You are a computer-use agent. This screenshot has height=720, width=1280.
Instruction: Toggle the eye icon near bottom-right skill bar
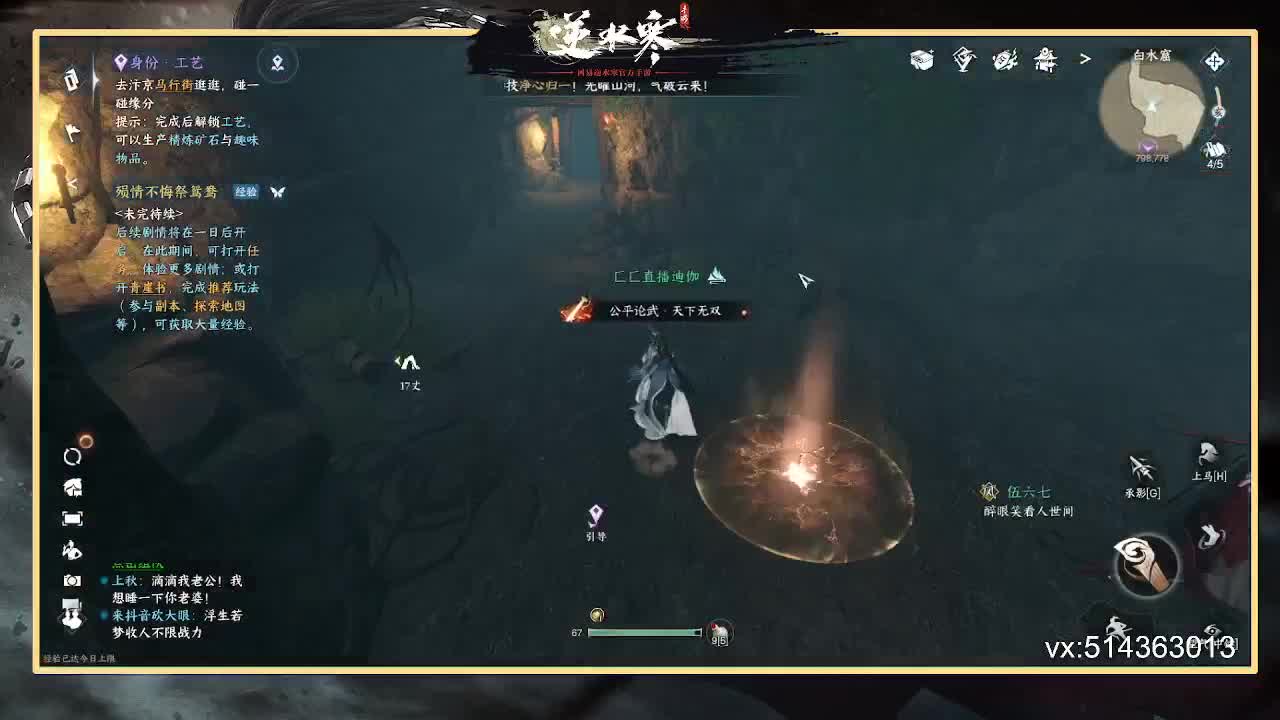tap(1214, 631)
